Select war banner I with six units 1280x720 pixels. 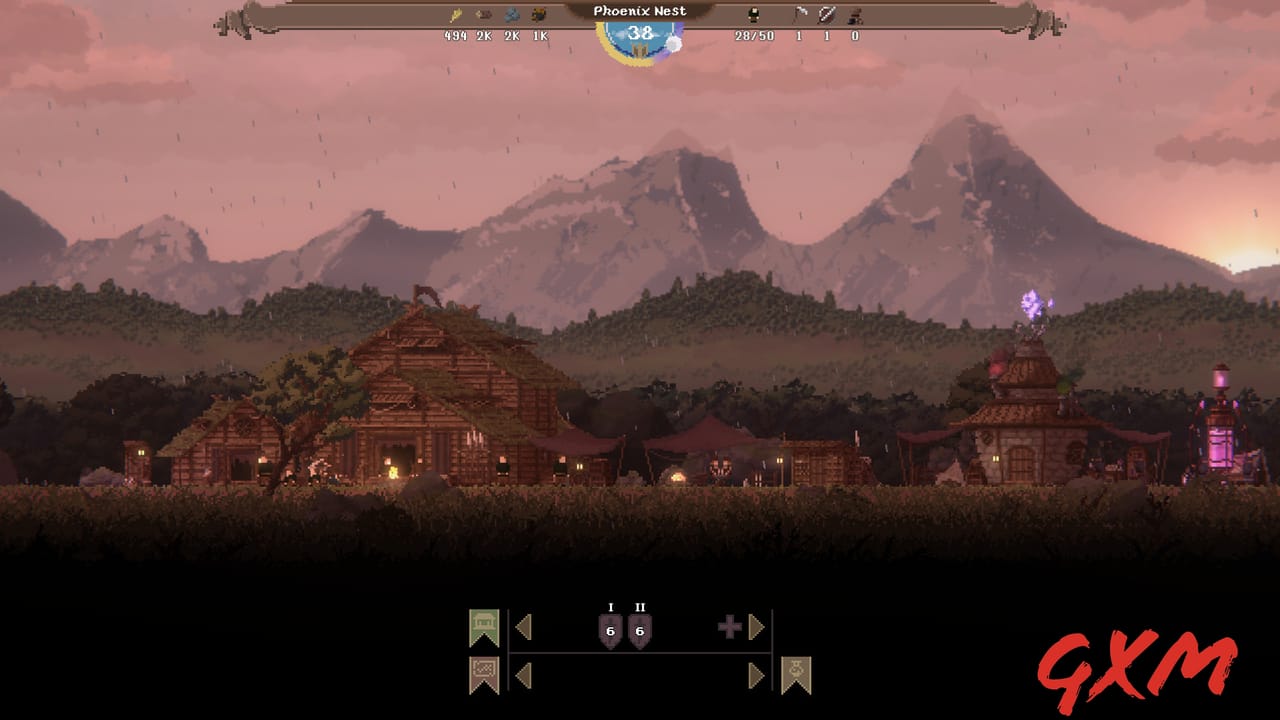[x=611, y=630]
